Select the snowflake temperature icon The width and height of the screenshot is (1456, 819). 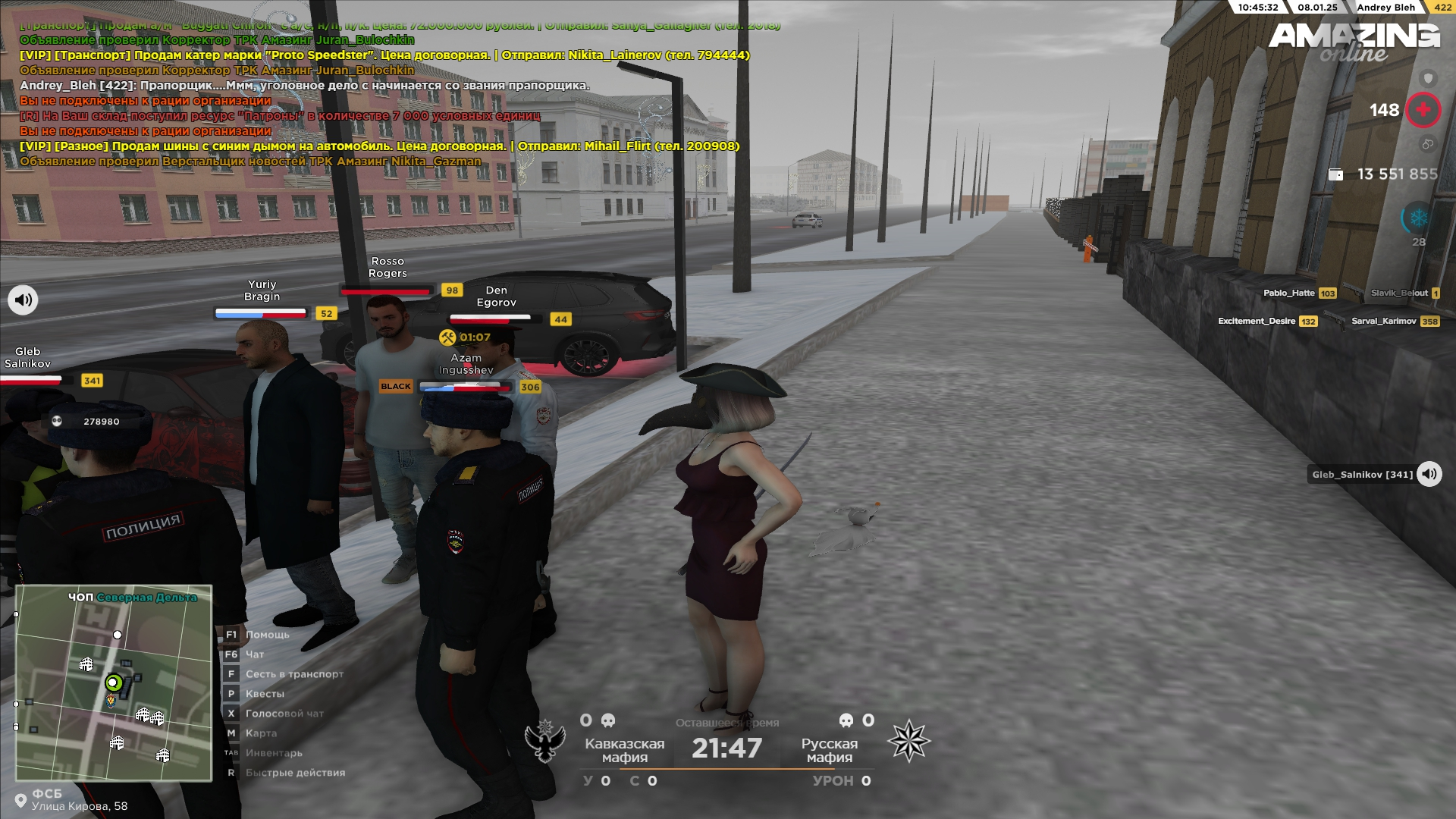(1418, 218)
